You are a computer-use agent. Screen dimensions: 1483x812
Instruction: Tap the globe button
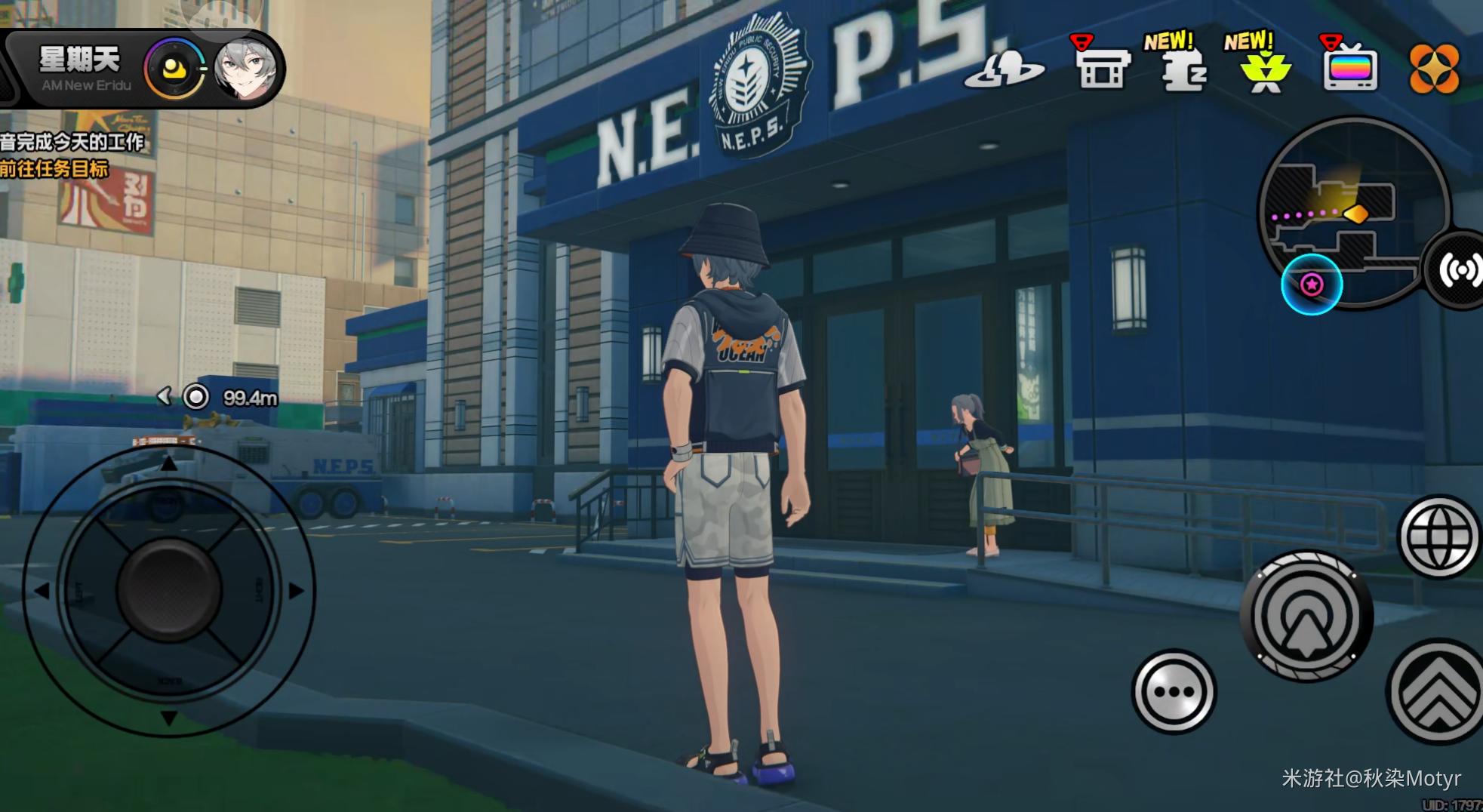(1438, 537)
